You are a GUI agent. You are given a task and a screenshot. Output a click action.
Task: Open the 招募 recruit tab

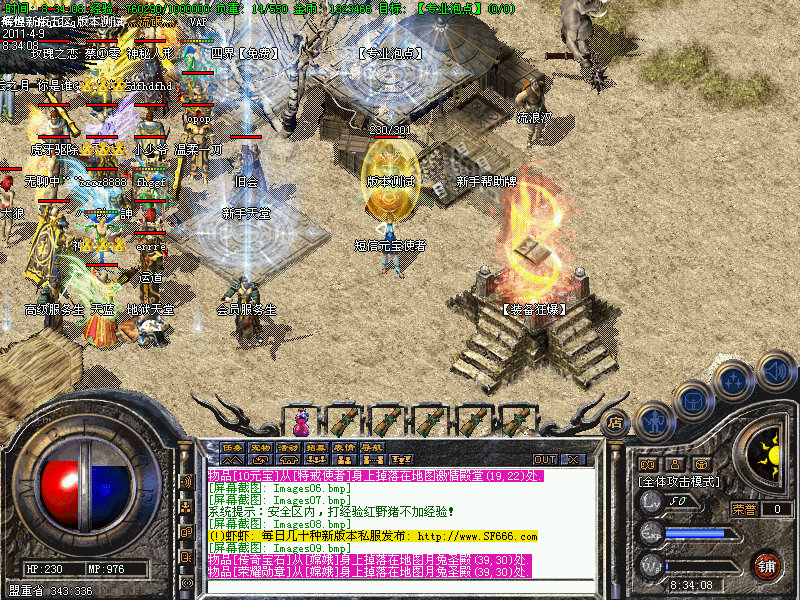tap(316, 448)
